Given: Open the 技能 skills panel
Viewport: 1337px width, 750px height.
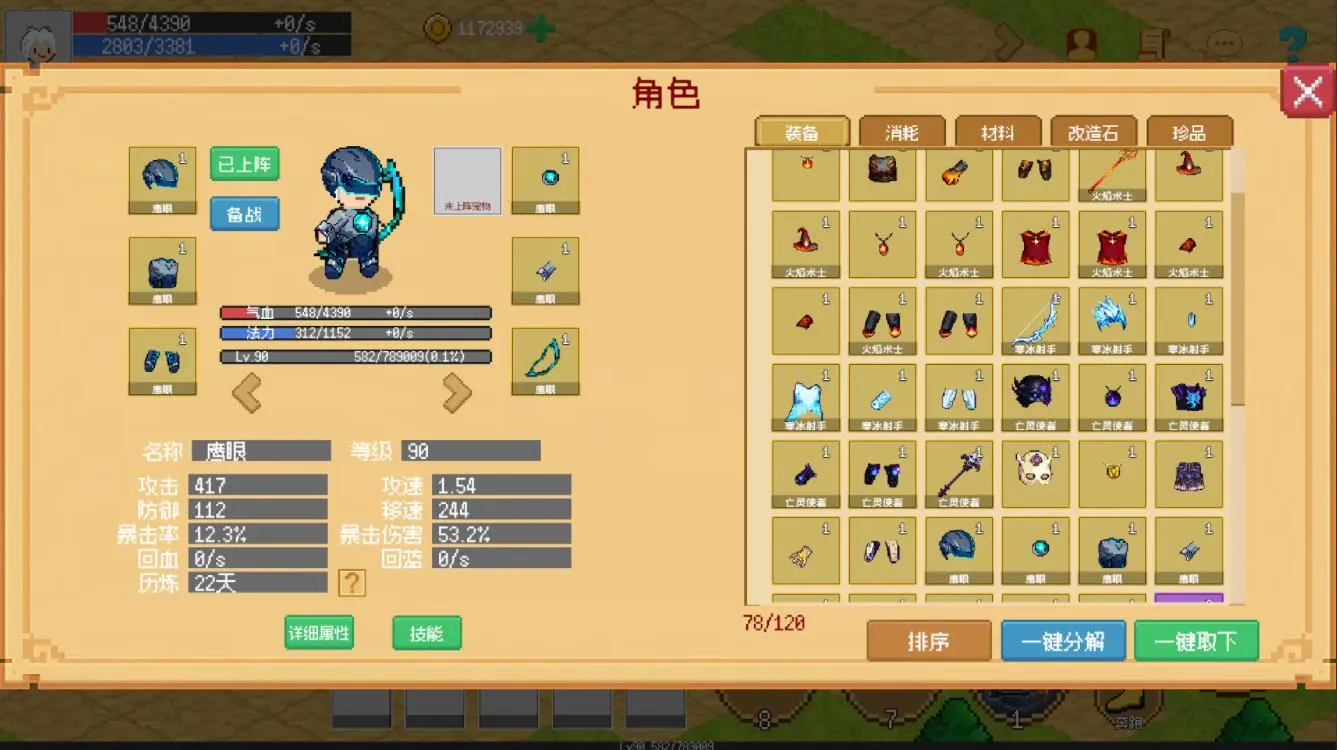Looking at the screenshot, I should (x=426, y=633).
